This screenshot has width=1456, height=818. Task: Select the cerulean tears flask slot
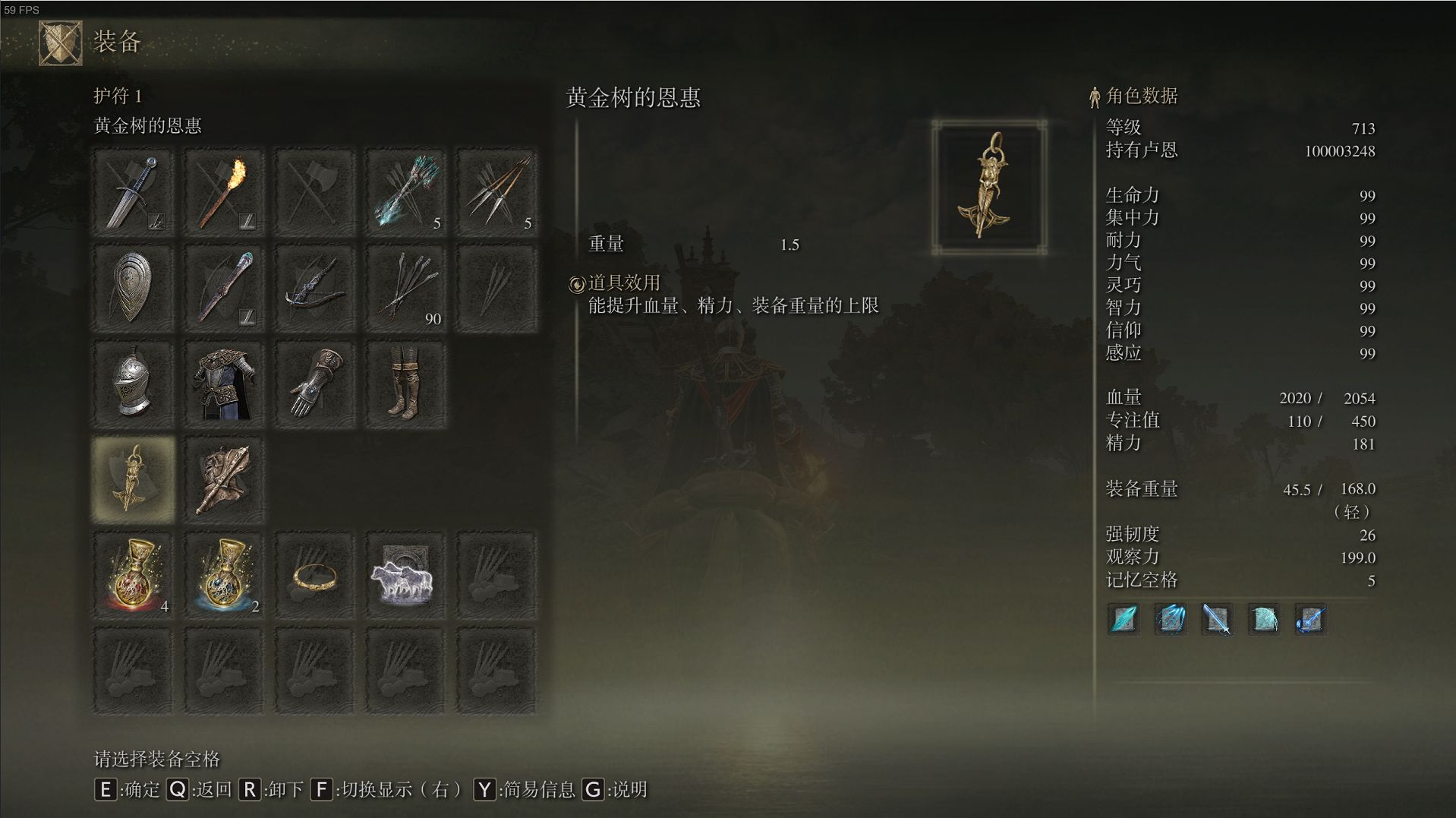[x=224, y=575]
